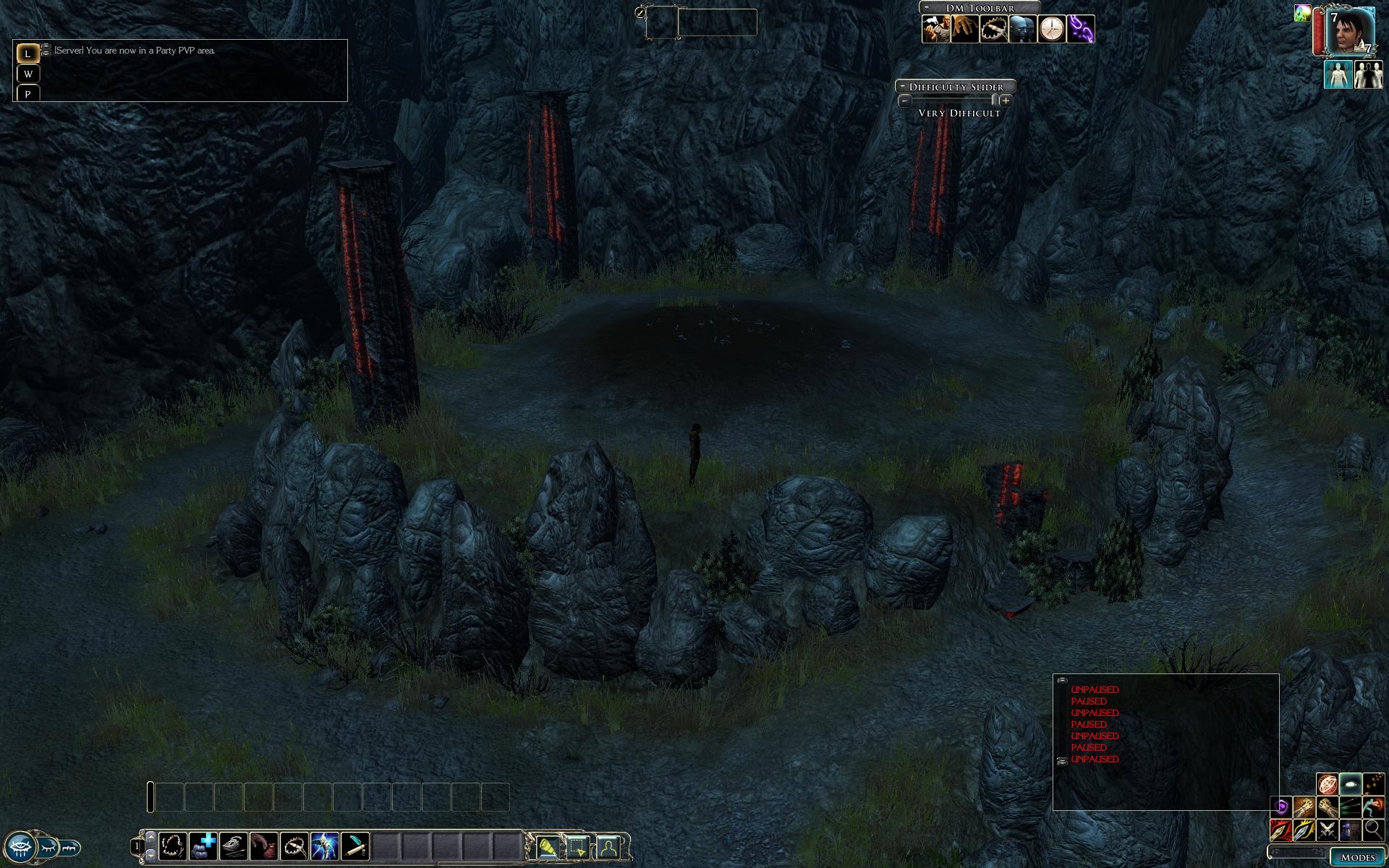Viewport: 1389px width, 868px height.
Task: Decrease difficulty with the minus button
Action: 904,101
